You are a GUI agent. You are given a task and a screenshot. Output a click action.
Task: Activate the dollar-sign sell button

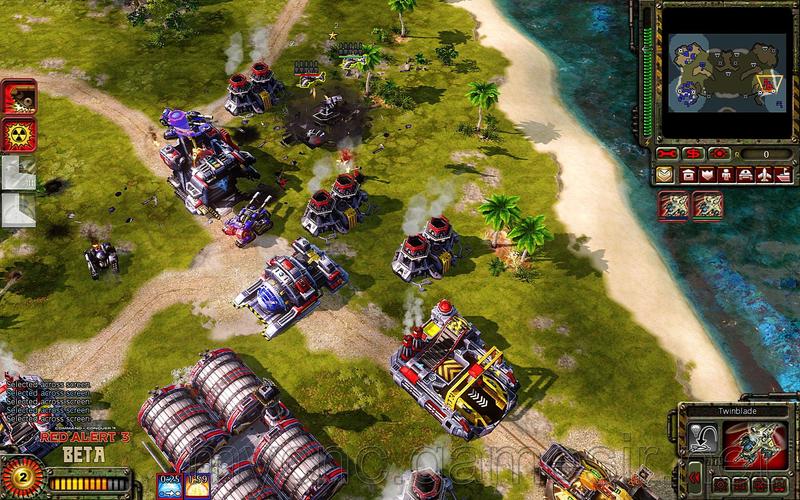[x=693, y=154]
